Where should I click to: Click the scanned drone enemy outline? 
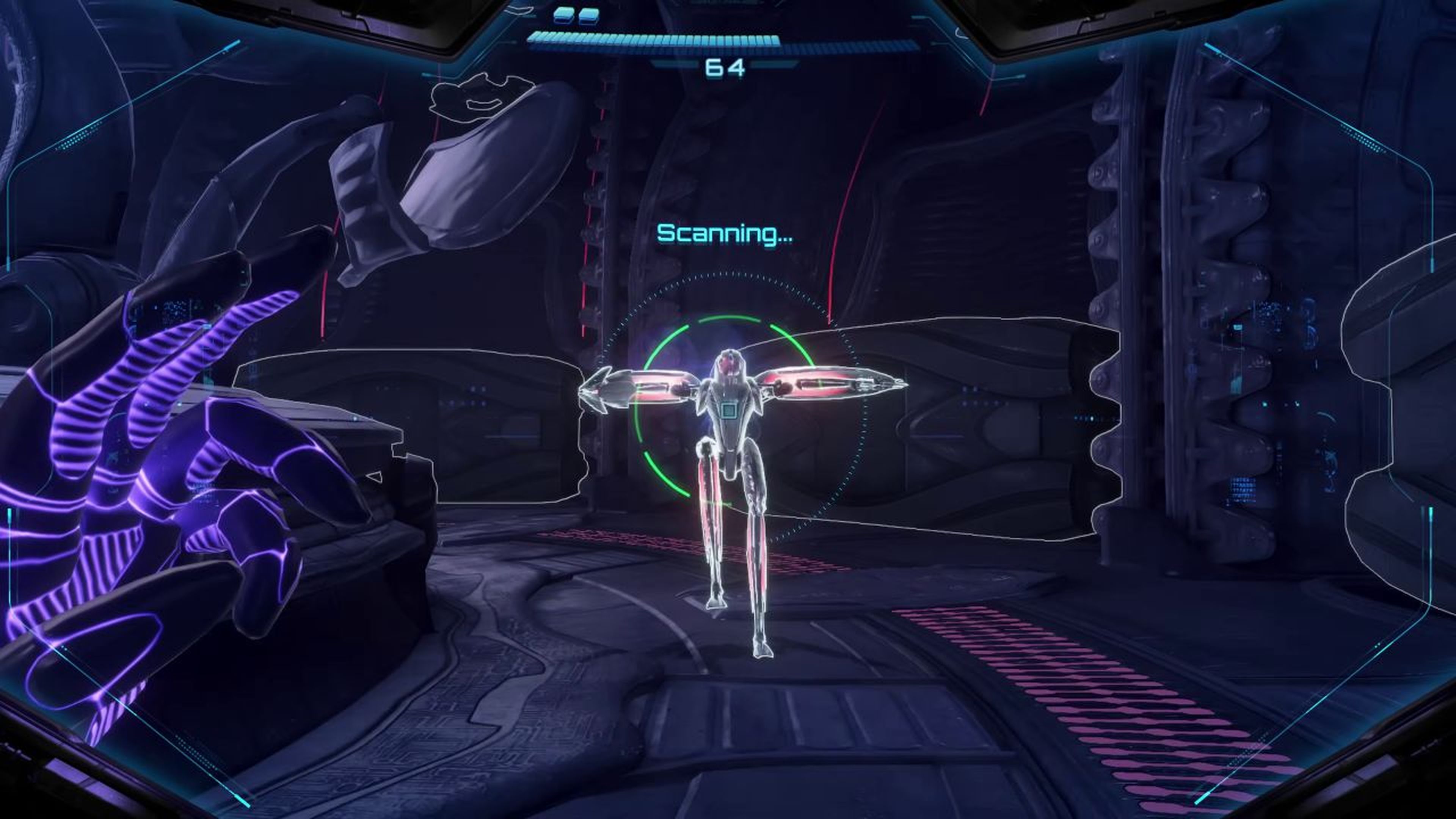729,469
